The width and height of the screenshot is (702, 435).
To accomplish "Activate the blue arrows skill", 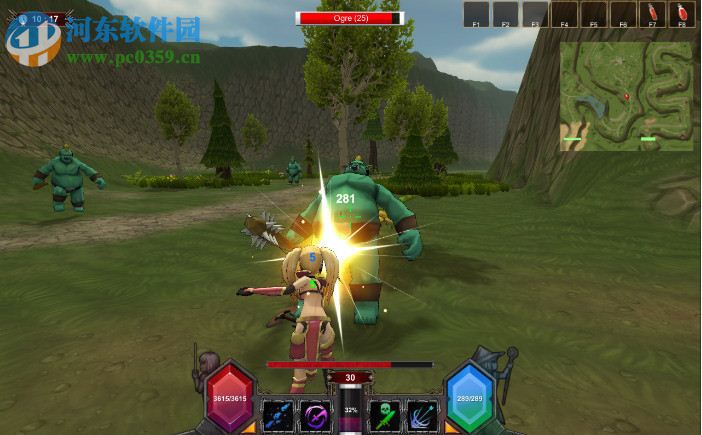I will [277, 414].
